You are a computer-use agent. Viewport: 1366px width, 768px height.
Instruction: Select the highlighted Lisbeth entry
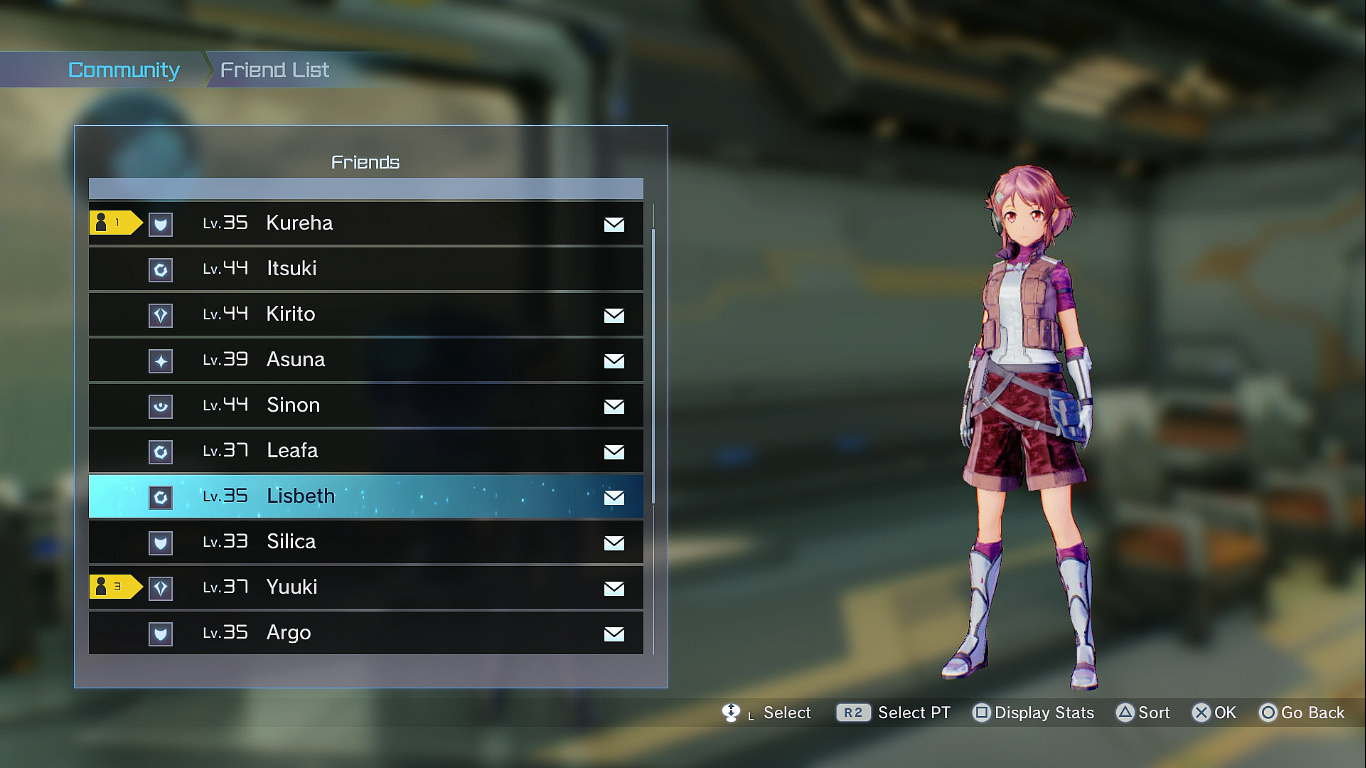pyautogui.click(x=366, y=496)
